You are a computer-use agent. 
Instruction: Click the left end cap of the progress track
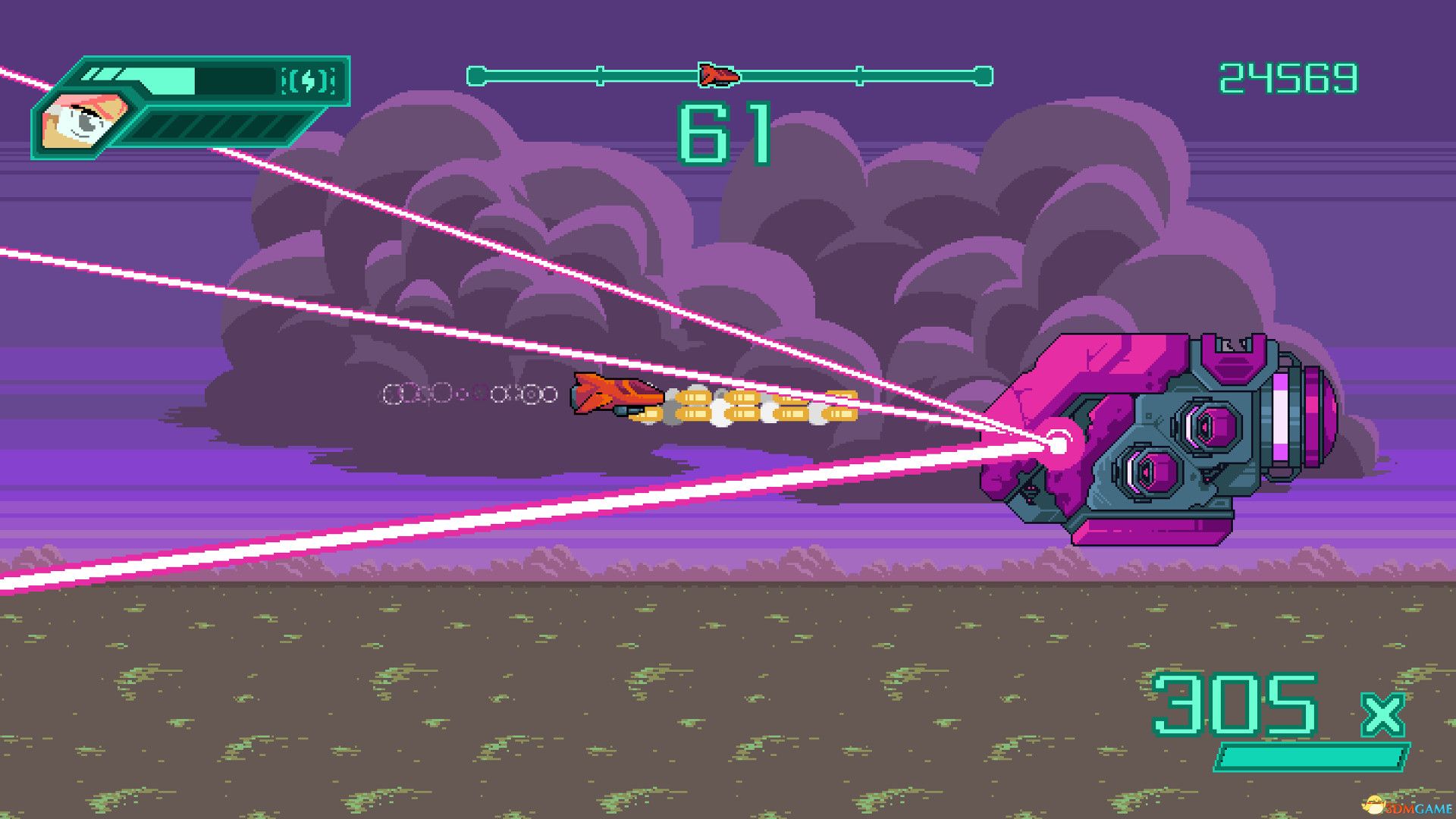coord(476,75)
